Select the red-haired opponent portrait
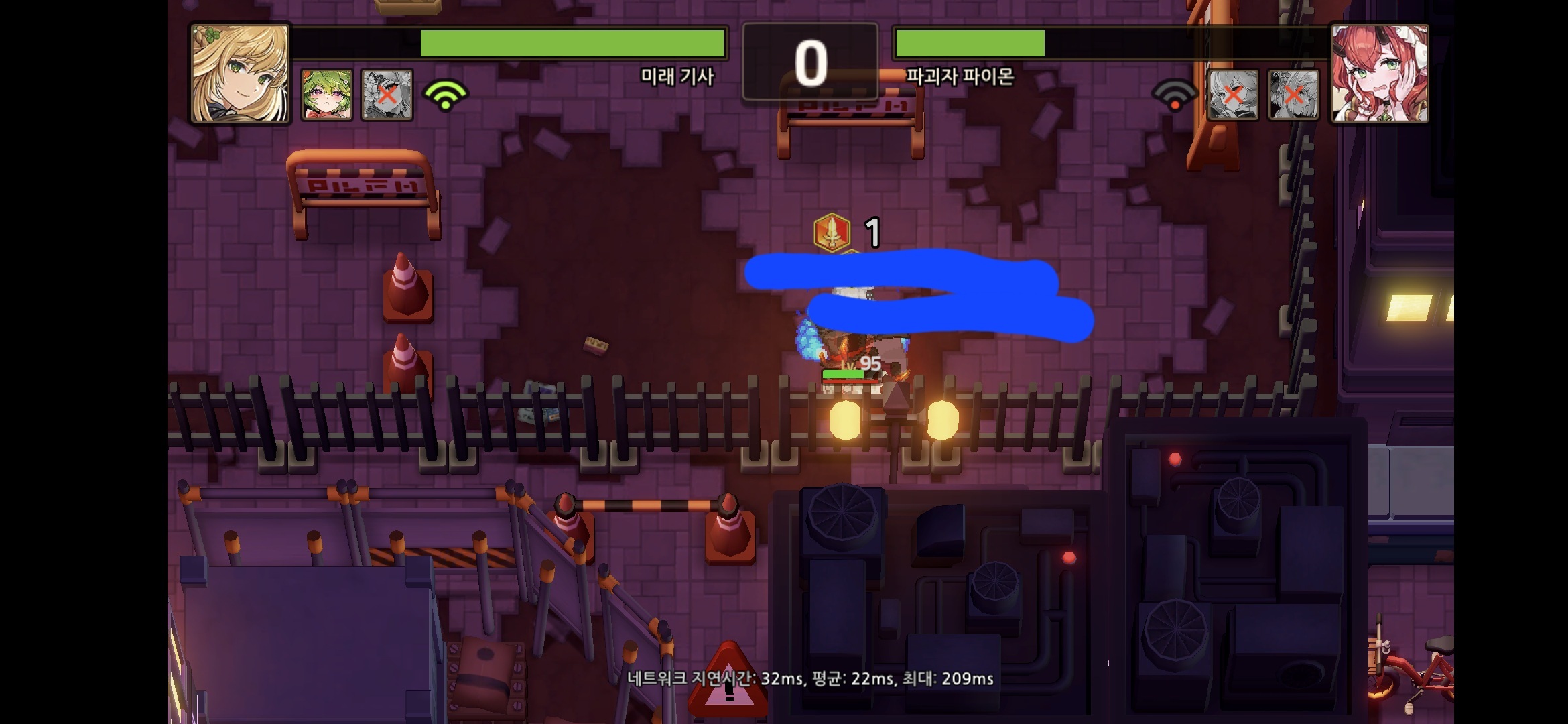The width and height of the screenshot is (1568, 724). coord(1380,74)
